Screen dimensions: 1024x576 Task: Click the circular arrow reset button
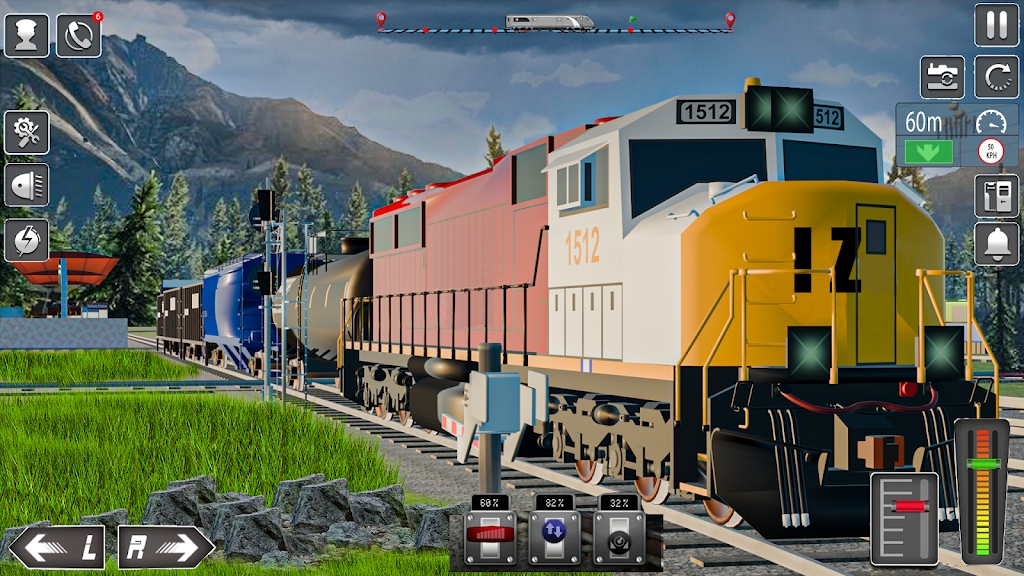click(996, 78)
